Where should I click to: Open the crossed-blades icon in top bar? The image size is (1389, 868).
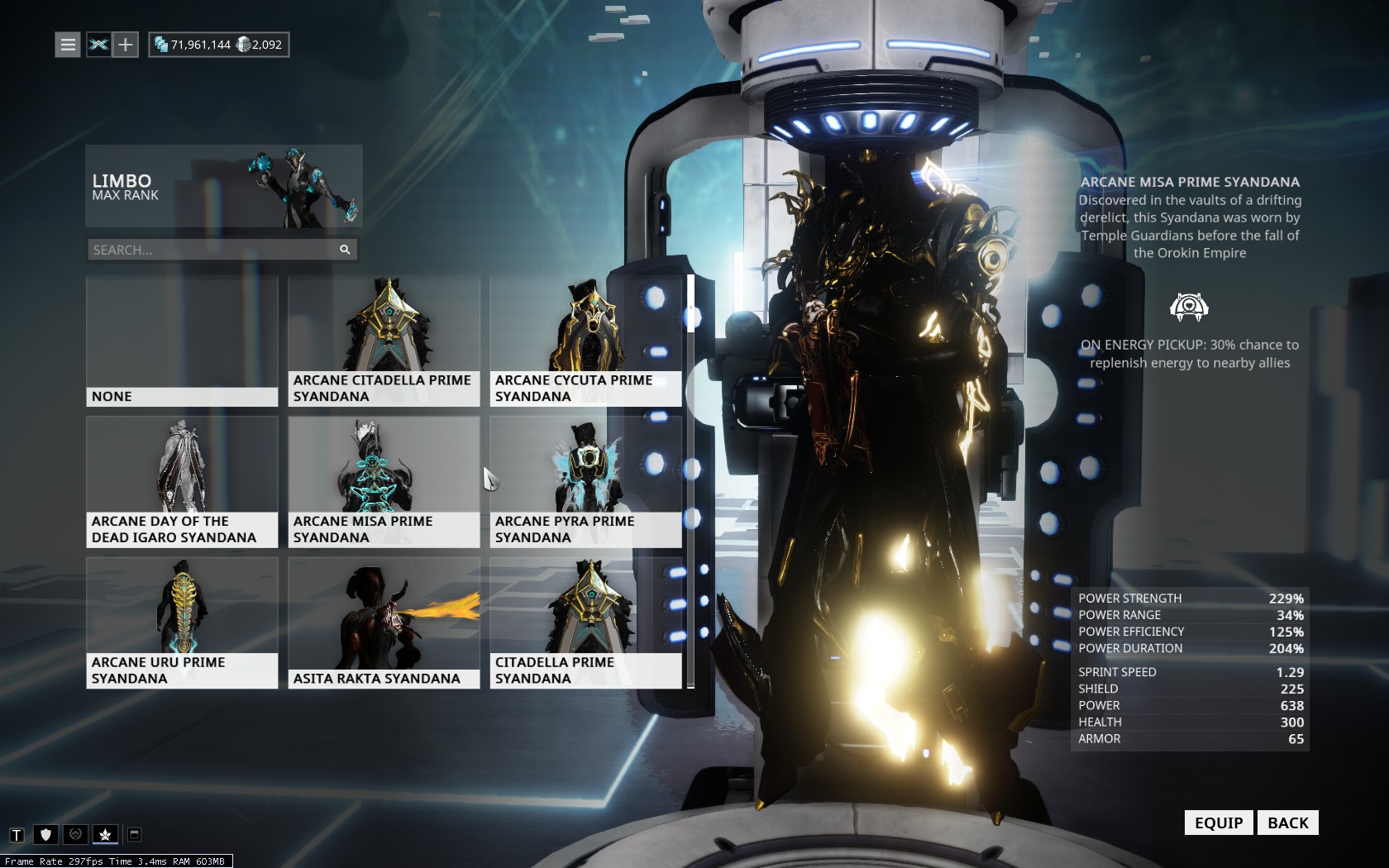pyautogui.click(x=98, y=45)
